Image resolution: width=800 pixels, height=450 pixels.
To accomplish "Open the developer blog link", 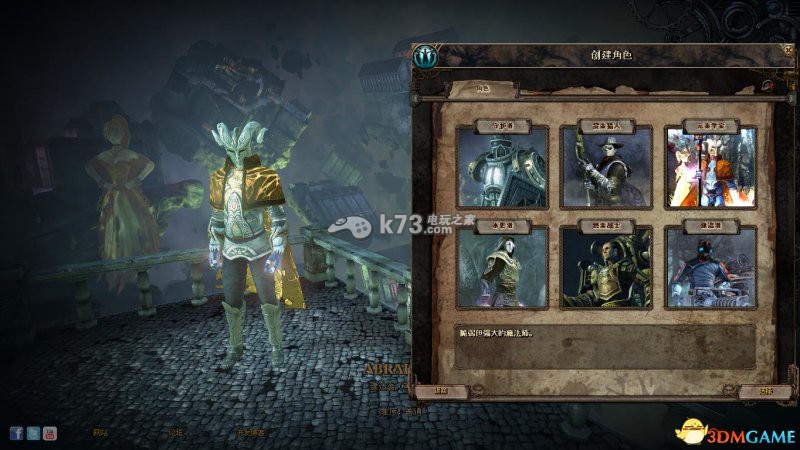I will [250, 433].
